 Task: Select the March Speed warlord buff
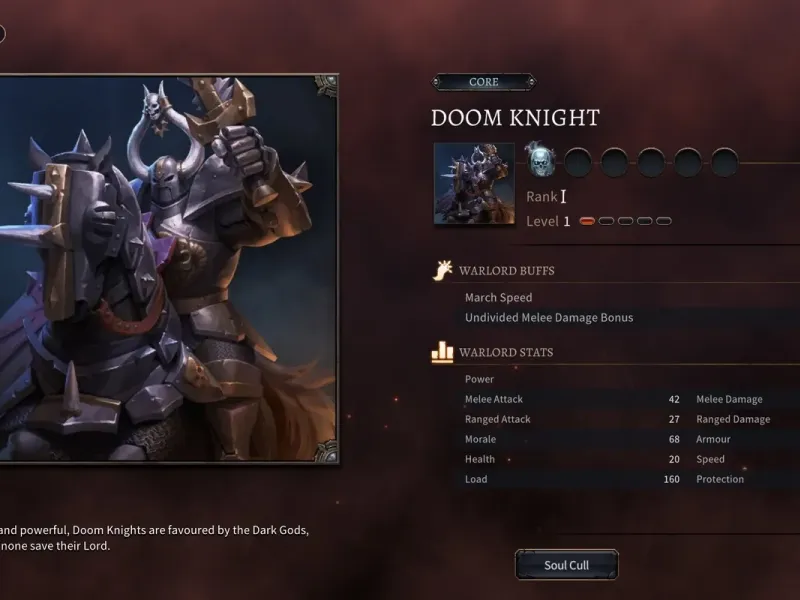point(499,298)
